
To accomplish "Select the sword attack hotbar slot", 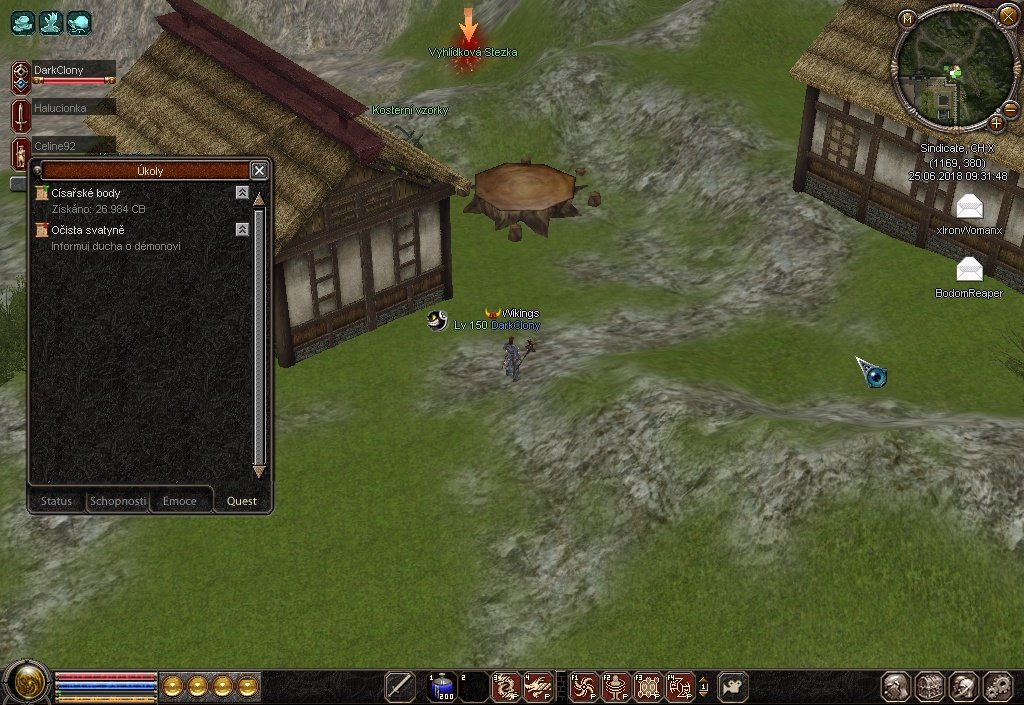I will [400, 686].
